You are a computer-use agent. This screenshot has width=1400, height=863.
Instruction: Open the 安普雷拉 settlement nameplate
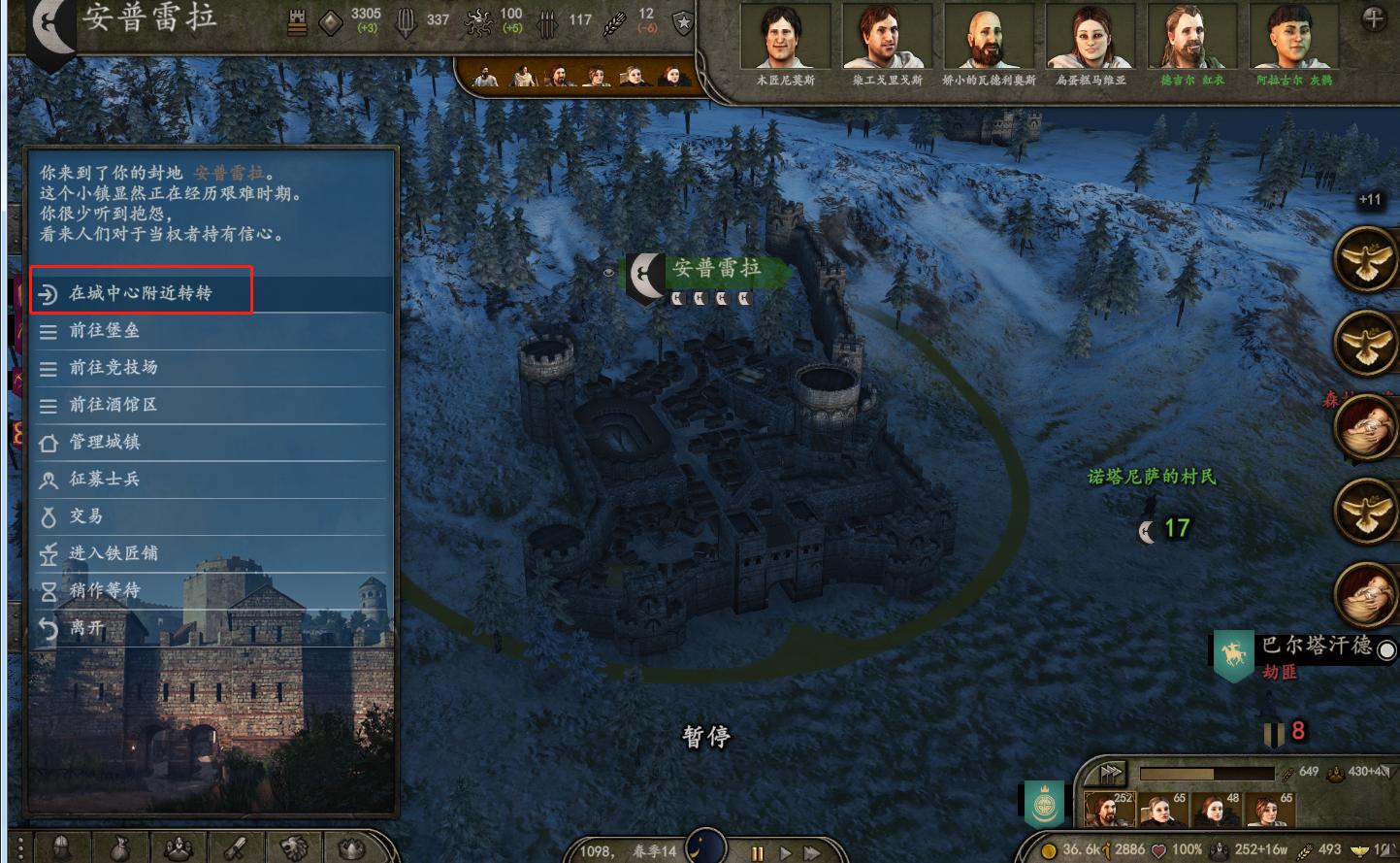point(716,269)
